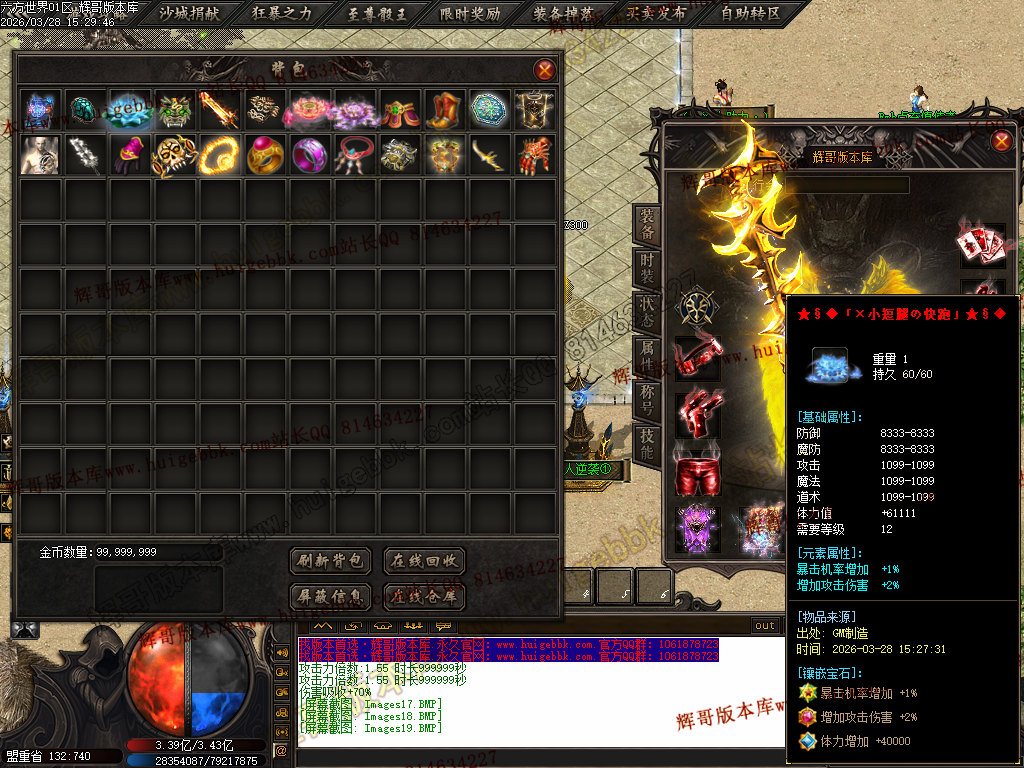Click the 刷新背包 button
The width and height of the screenshot is (1024, 768).
330,561
